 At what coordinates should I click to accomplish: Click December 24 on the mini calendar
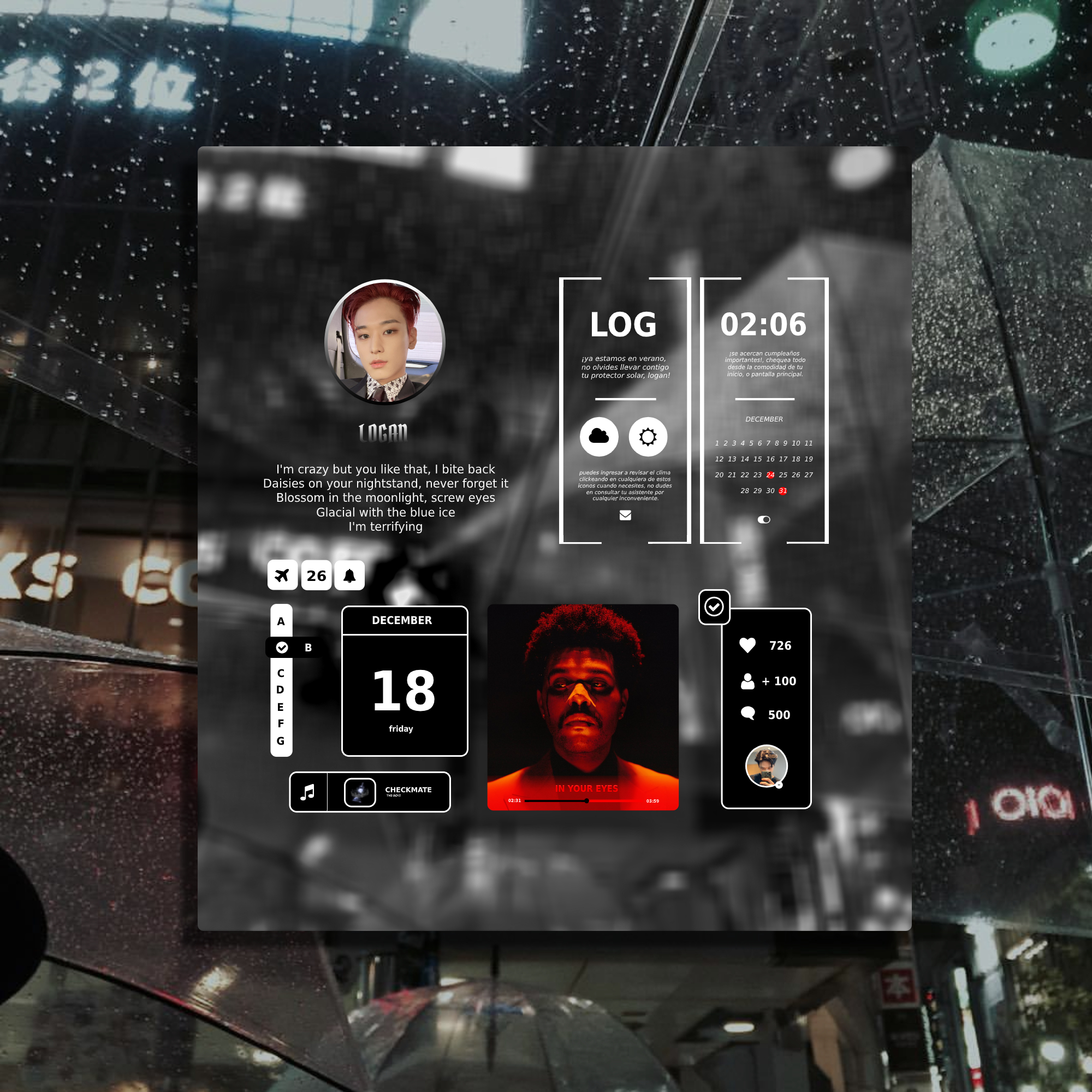(x=770, y=476)
